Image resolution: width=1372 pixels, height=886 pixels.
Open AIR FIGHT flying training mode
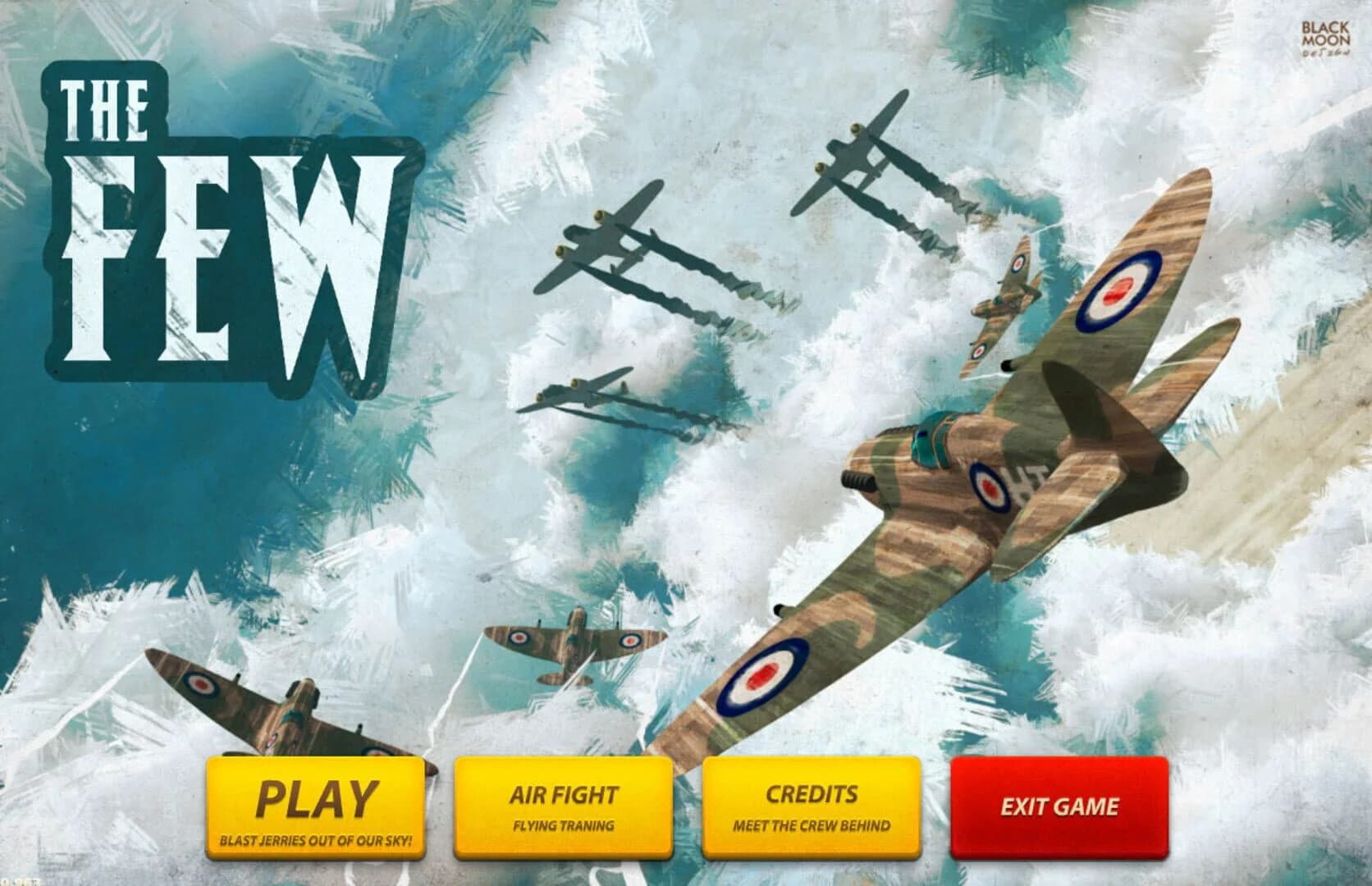pos(563,794)
